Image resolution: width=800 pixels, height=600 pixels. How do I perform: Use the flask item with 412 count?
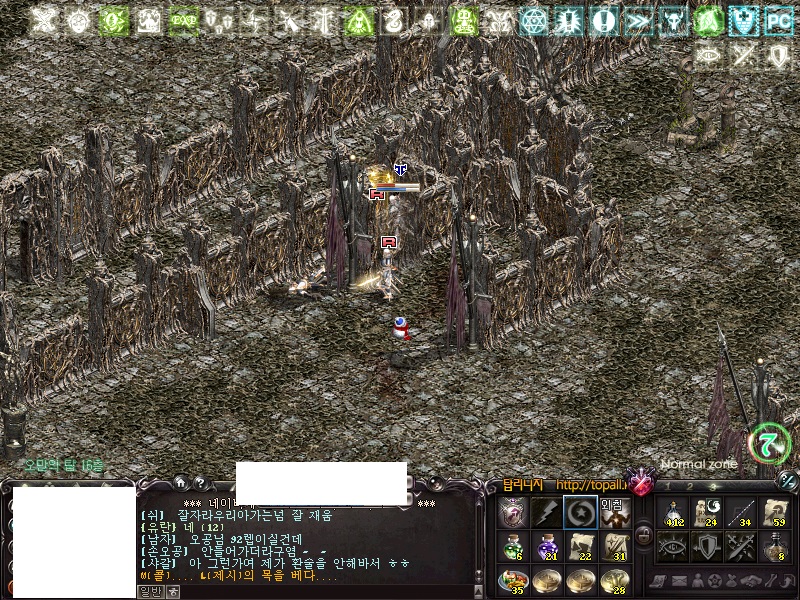673,512
